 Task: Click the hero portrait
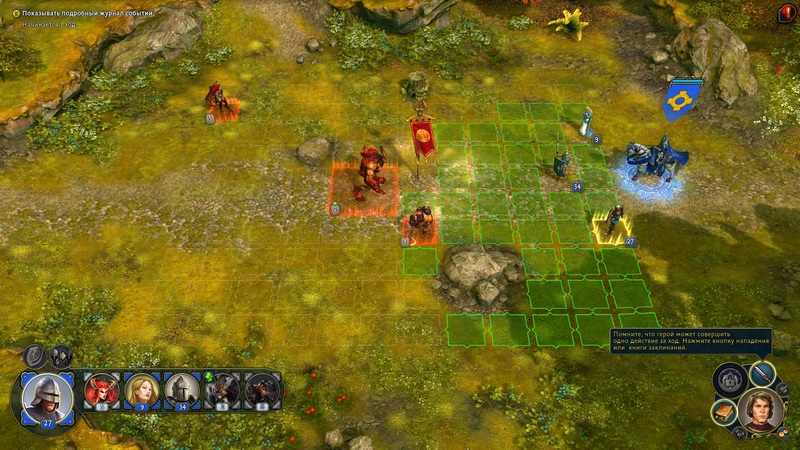(760, 408)
